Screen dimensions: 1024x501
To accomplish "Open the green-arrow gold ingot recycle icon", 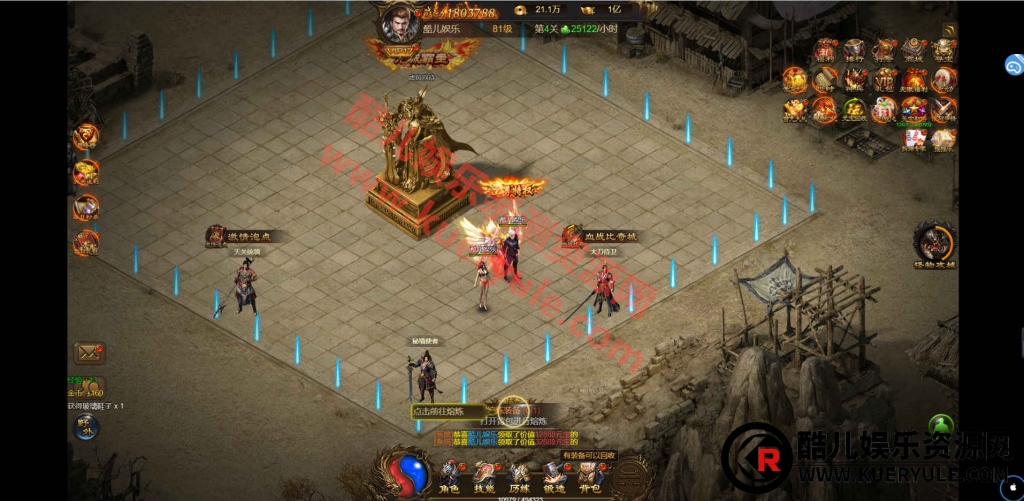I will tap(855, 109).
